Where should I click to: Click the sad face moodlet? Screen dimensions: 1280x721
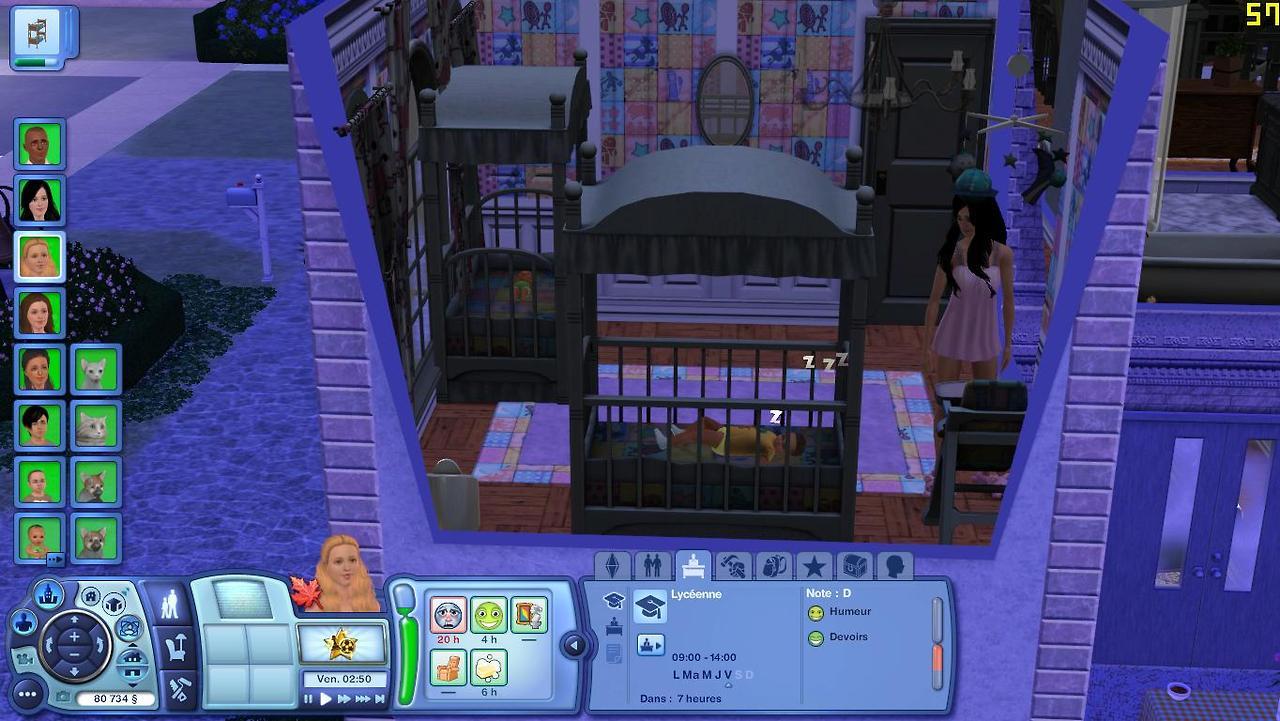(x=448, y=614)
